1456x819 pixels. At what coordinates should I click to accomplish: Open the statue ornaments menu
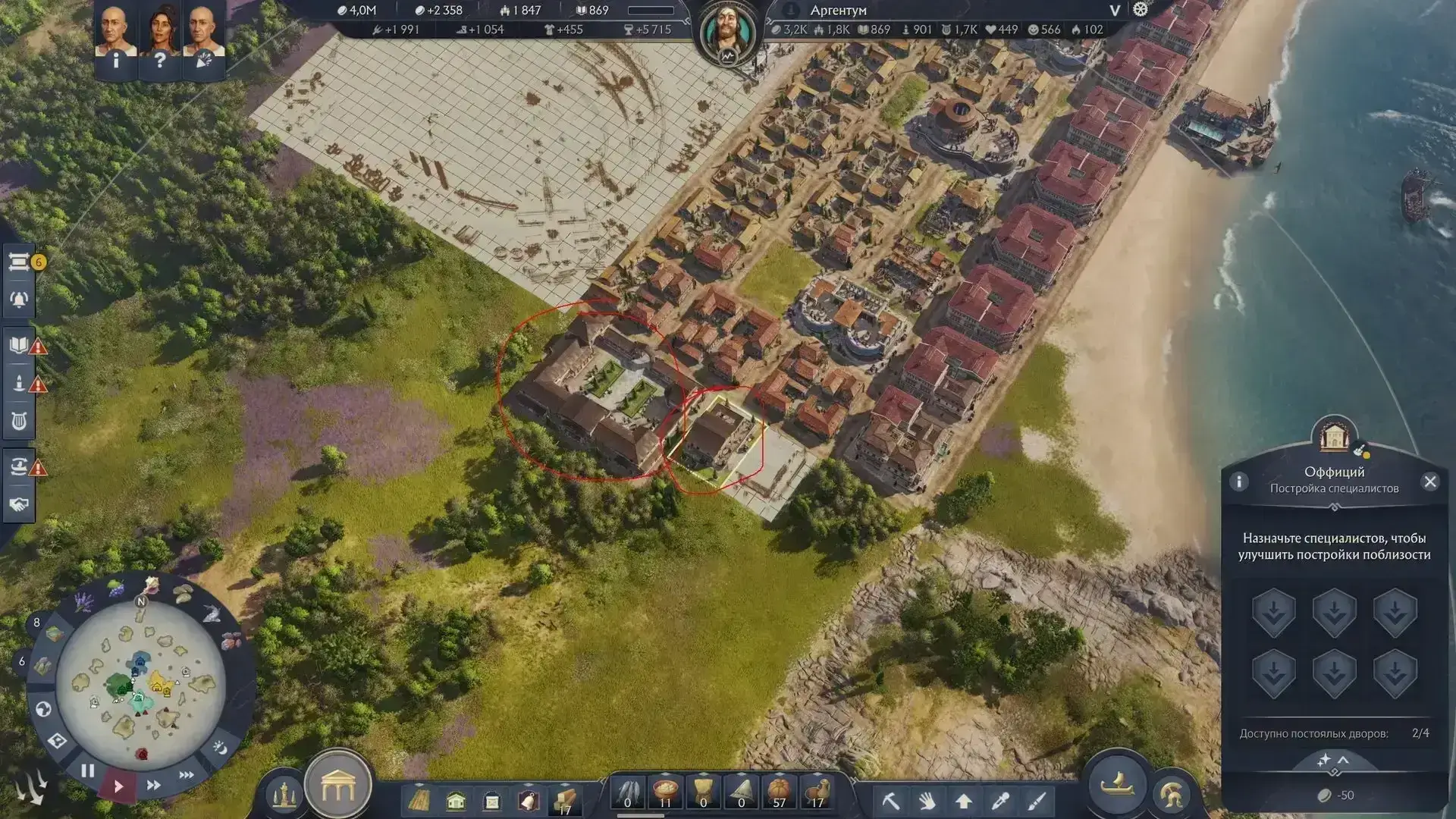click(284, 794)
